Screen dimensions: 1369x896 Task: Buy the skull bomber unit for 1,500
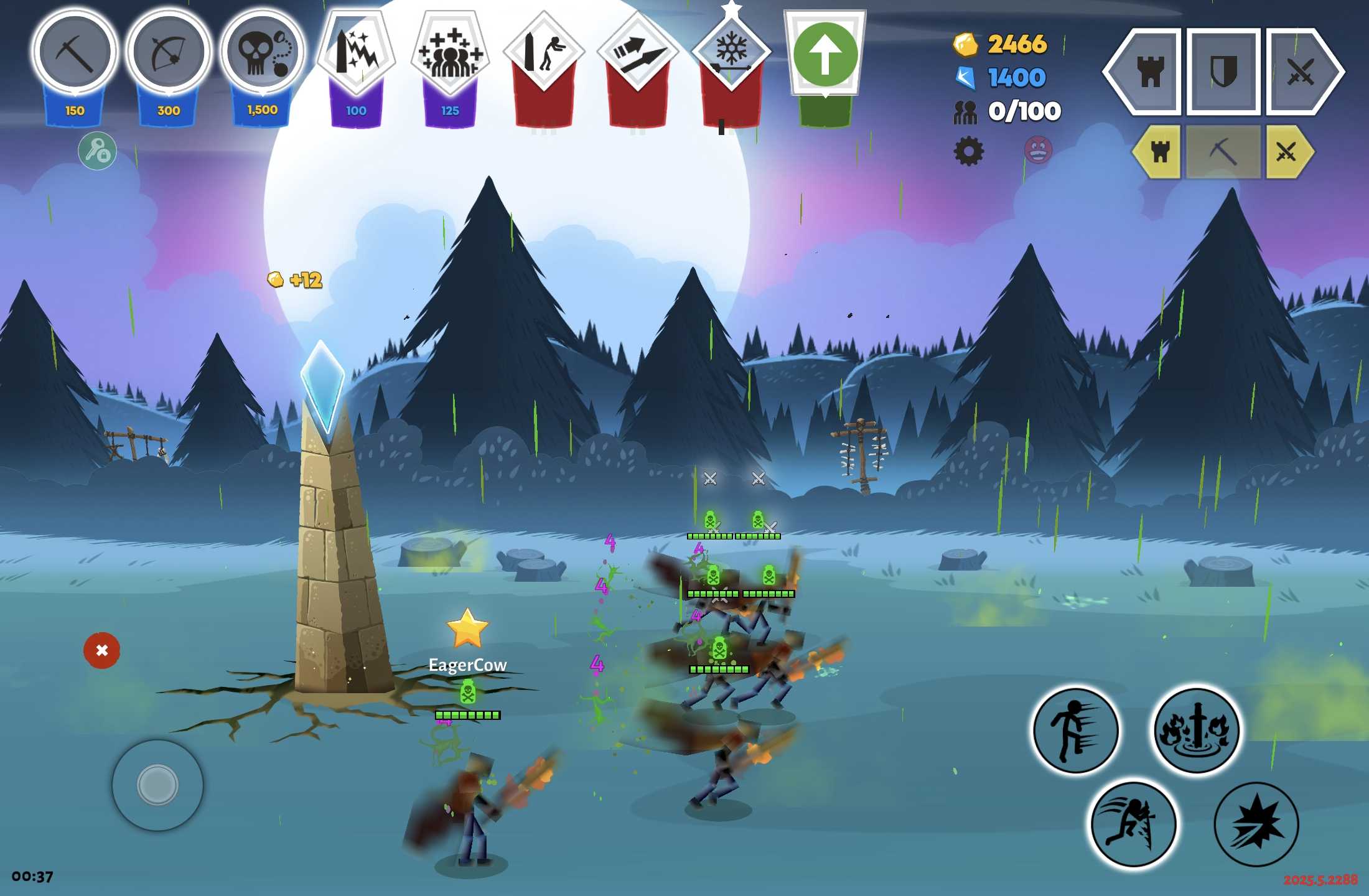263,53
